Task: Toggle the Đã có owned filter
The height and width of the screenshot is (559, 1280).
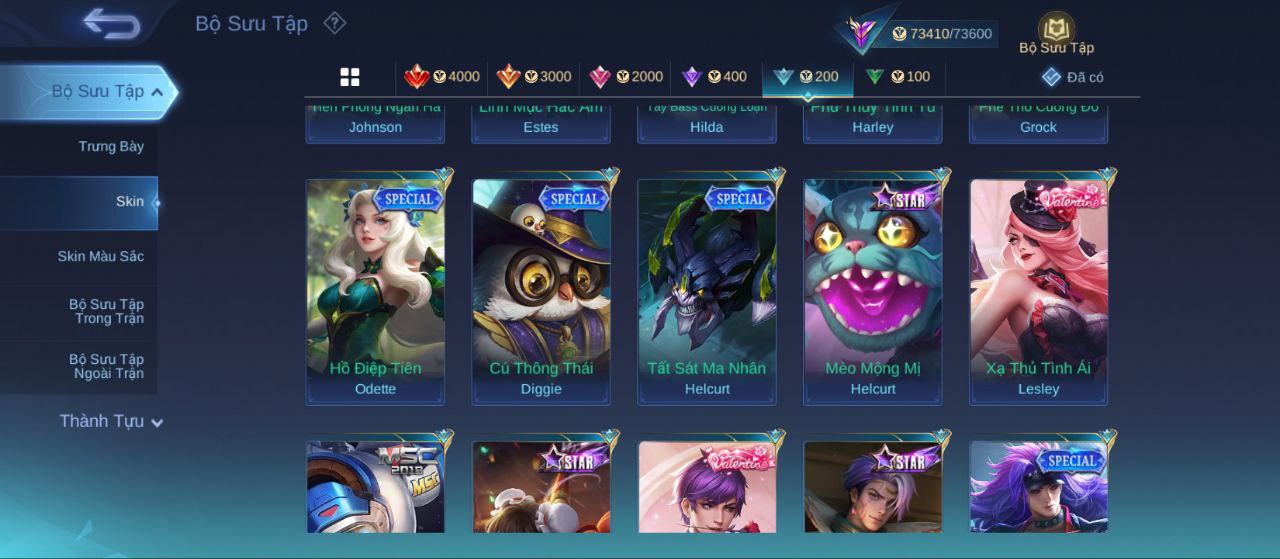Action: click(x=1073, y=77)
